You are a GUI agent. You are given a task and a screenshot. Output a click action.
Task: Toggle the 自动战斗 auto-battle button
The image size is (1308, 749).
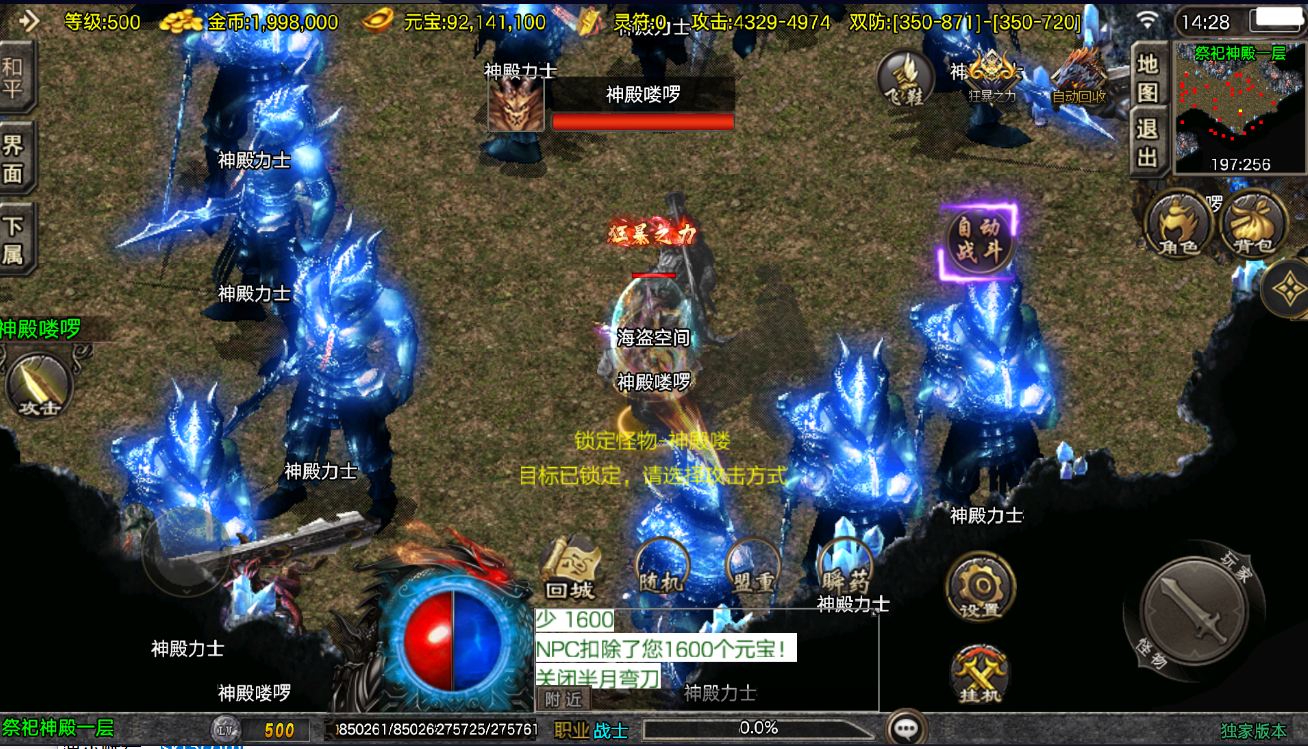[x=980, y=239]
